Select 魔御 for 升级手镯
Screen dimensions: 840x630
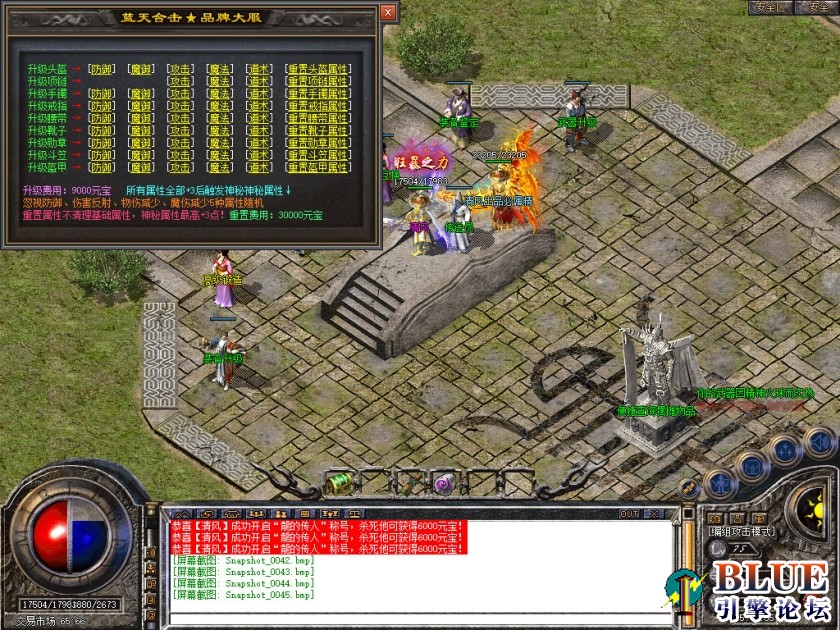[141, 93]
